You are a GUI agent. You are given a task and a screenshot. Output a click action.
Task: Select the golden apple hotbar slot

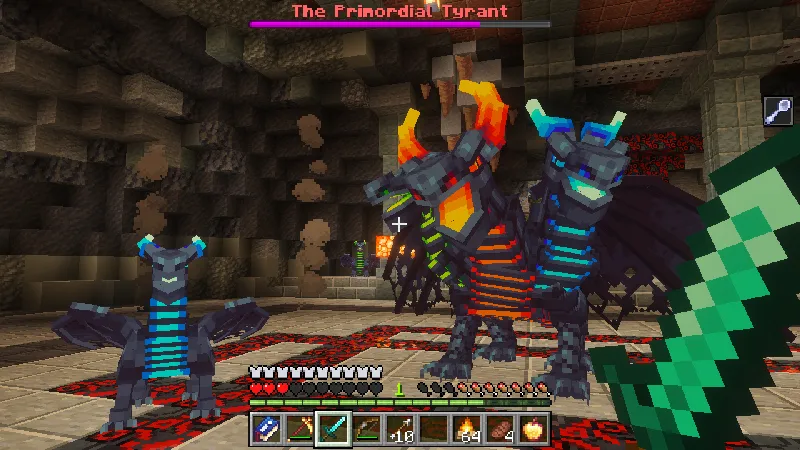click(532, 429)
